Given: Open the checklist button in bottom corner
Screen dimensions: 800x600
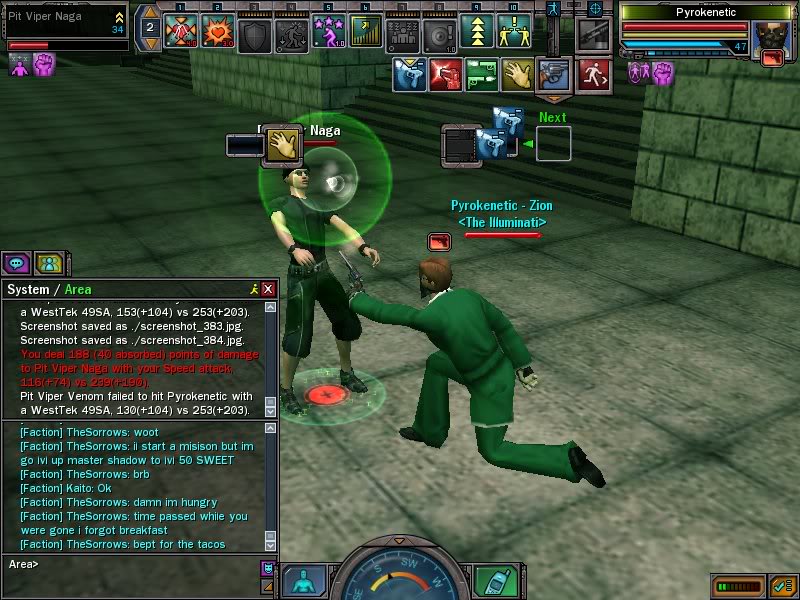Looking at the screenshot, I should (x=780, y=584).
